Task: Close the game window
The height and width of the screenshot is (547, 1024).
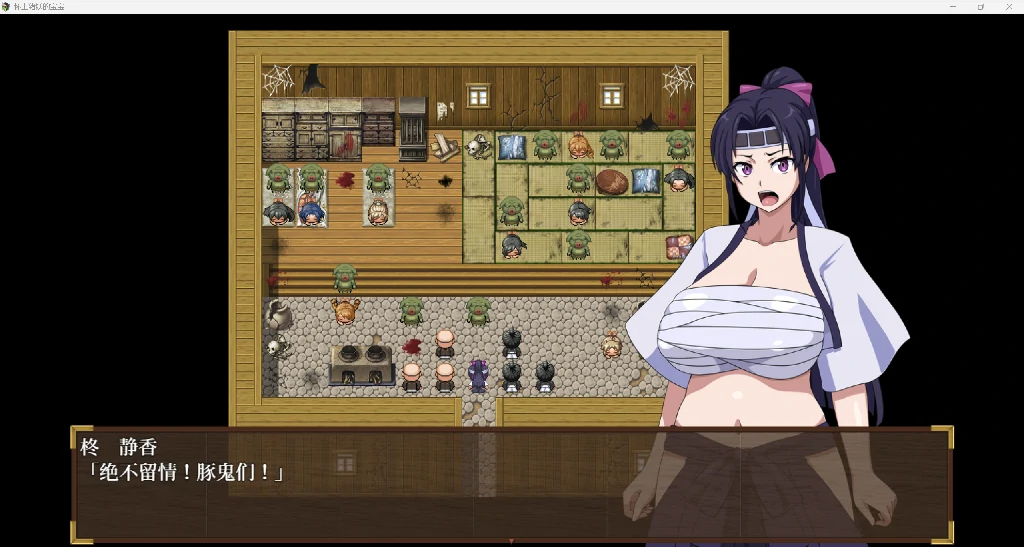Action: click(x=1007, y=6)
